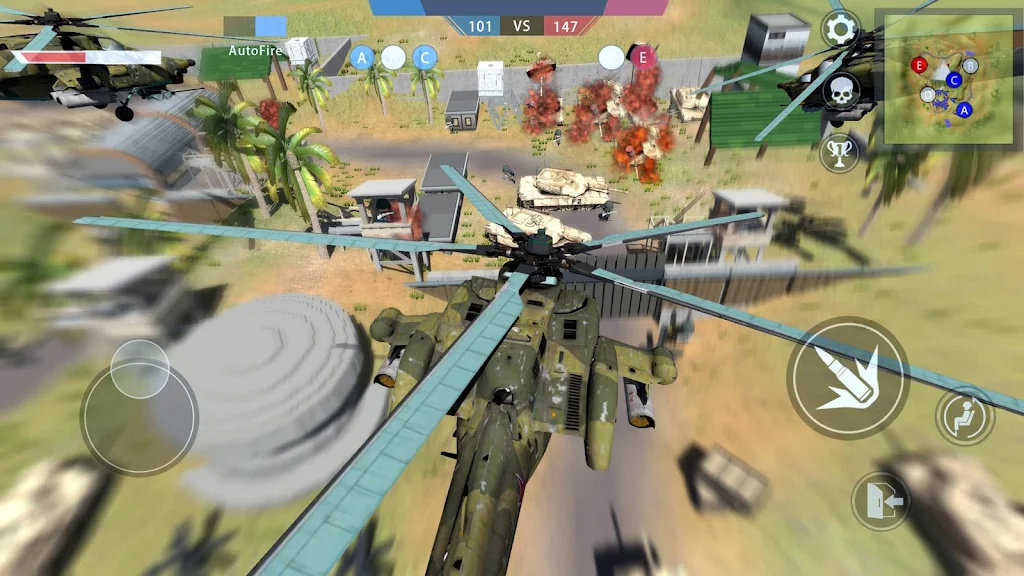Click the white D marker on minimap

tap(929, 95)
